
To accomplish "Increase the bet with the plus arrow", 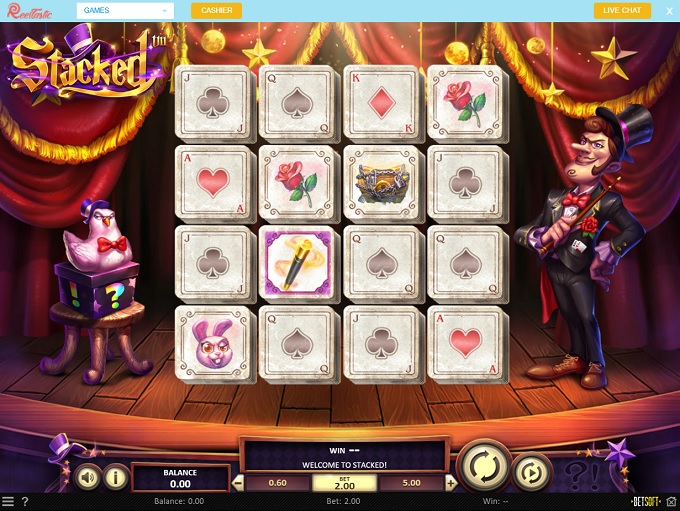I will click(x=451, y=483).
